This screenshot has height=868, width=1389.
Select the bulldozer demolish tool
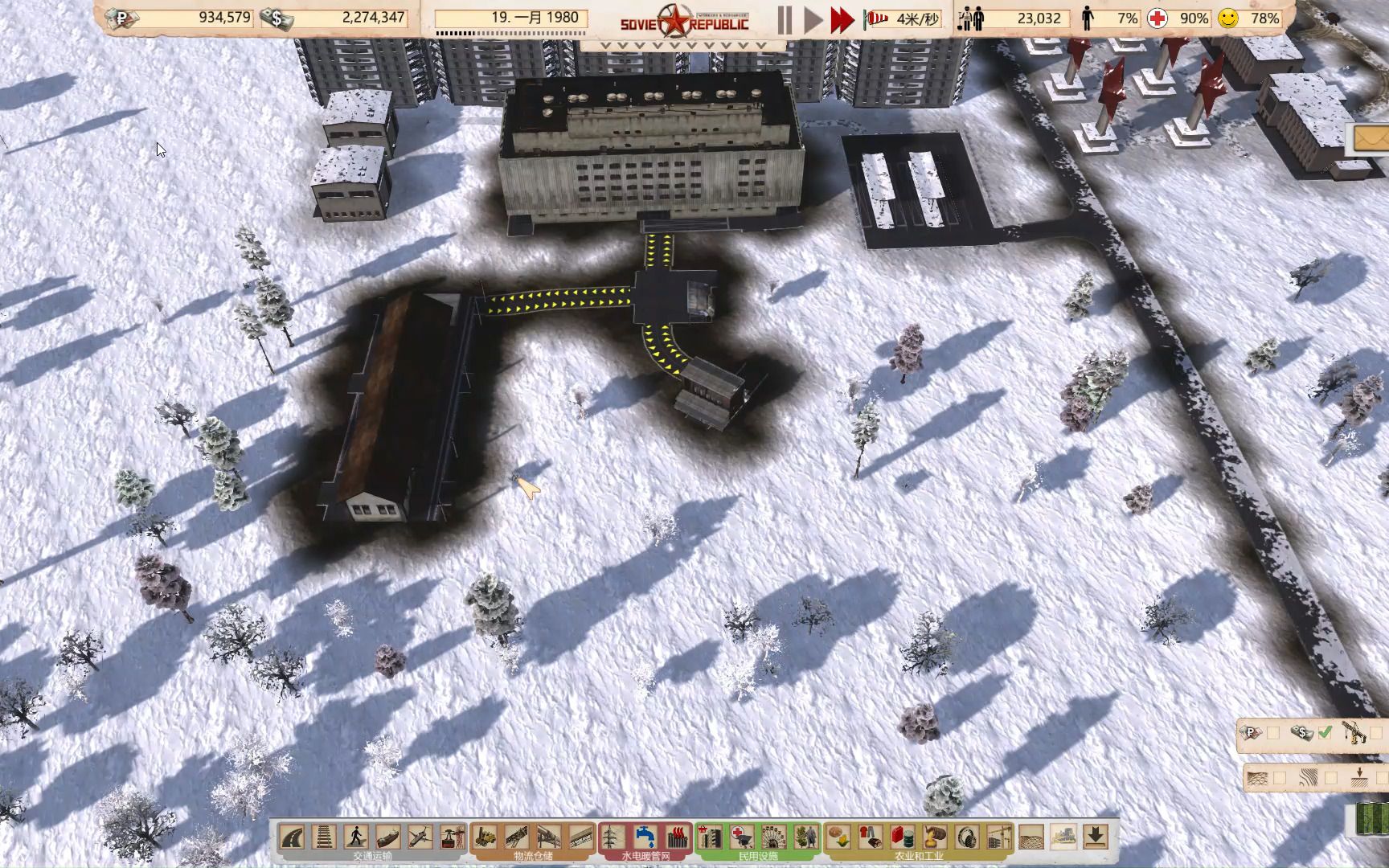coord(1063,837)
